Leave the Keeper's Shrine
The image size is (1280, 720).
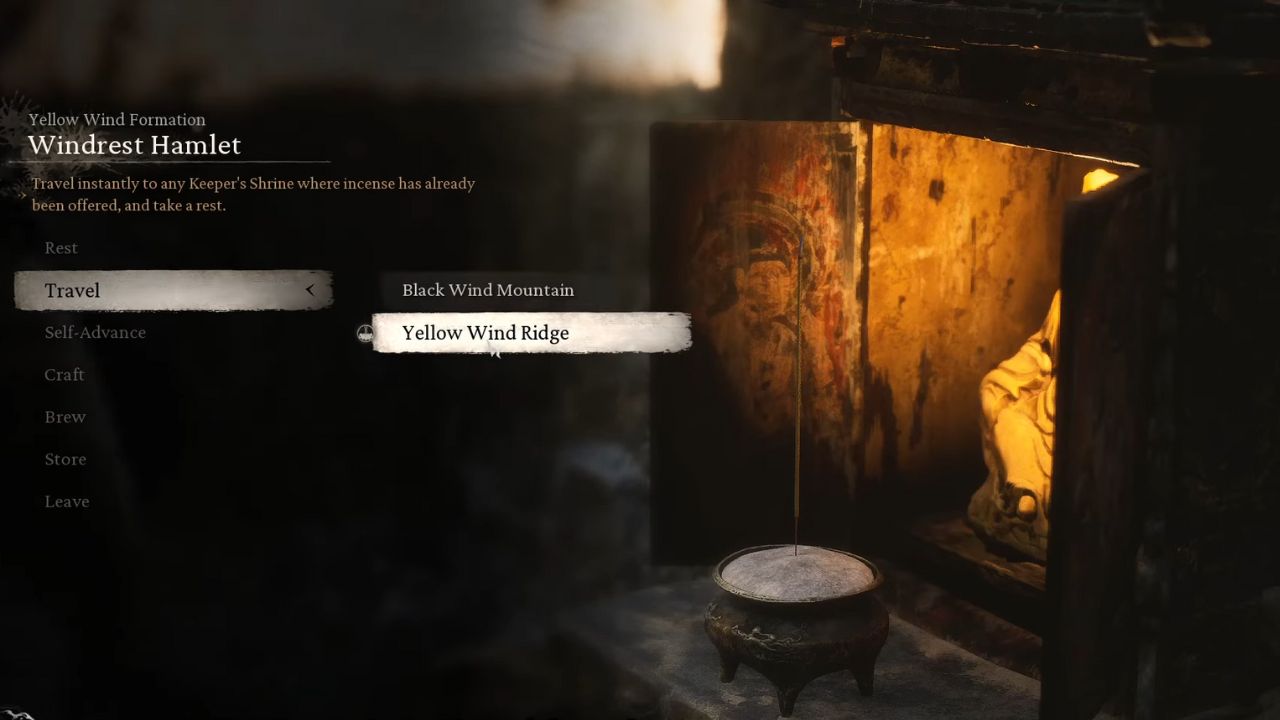pos(67,502)
